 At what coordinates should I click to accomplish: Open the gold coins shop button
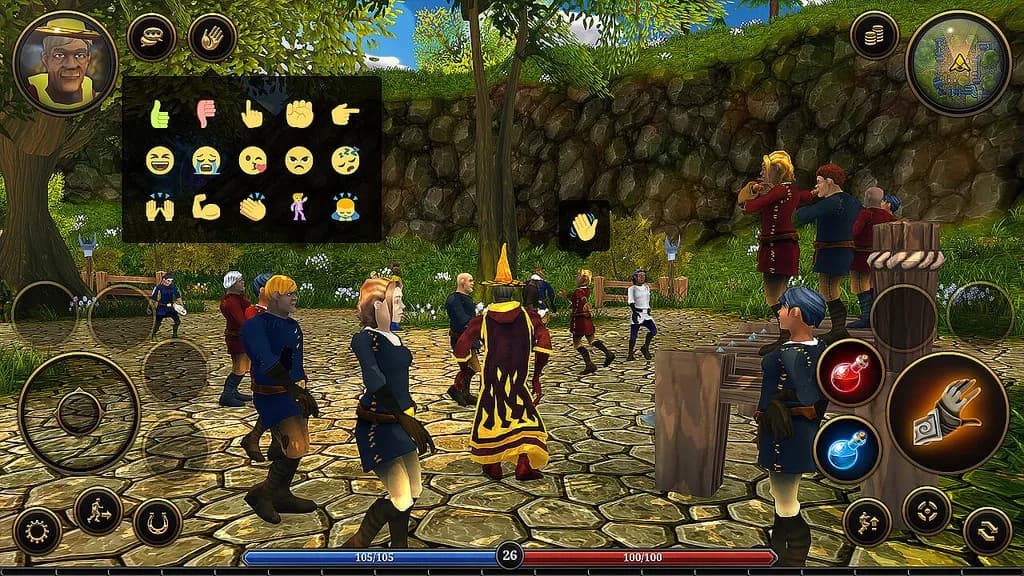tap(874, 35)
